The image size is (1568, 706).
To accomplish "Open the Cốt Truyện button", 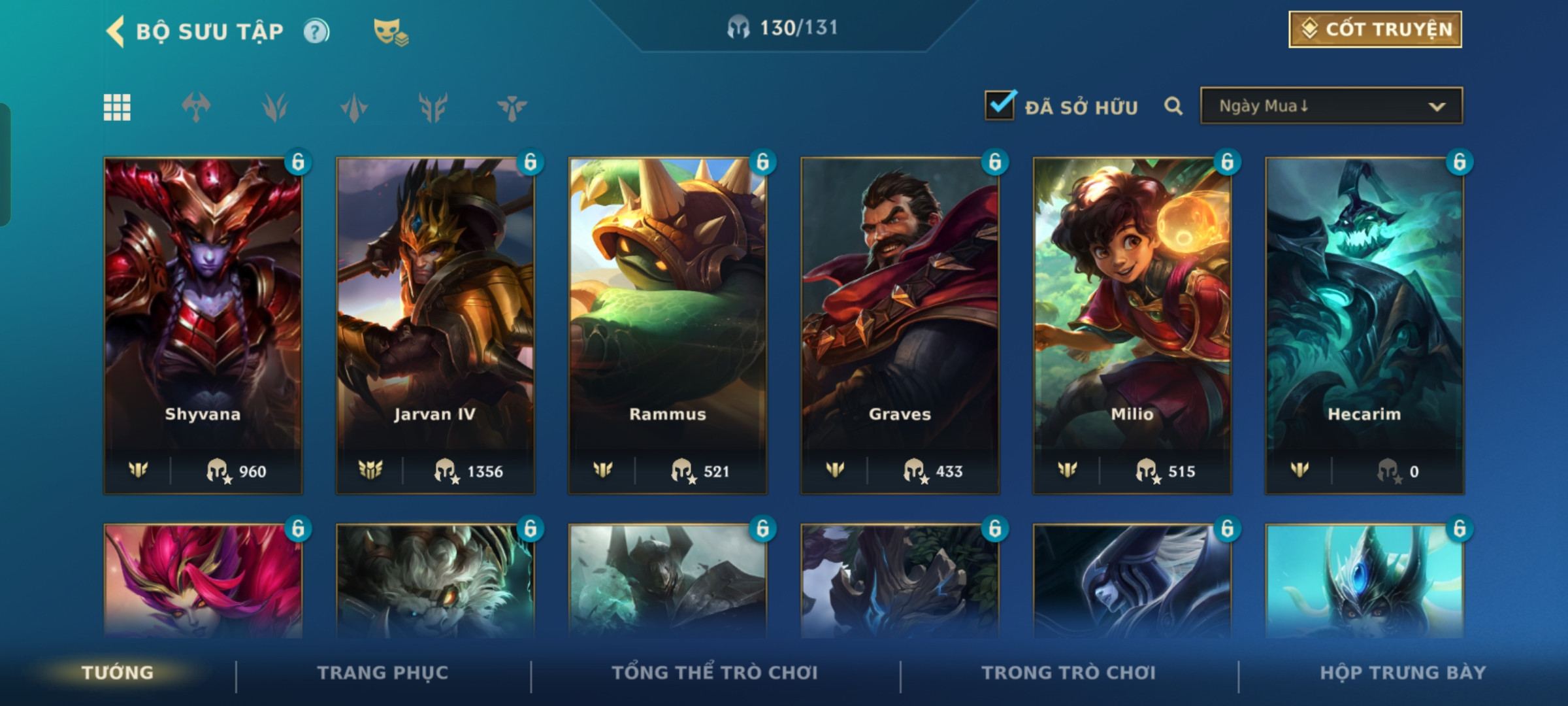I will tap(1375, 29).
